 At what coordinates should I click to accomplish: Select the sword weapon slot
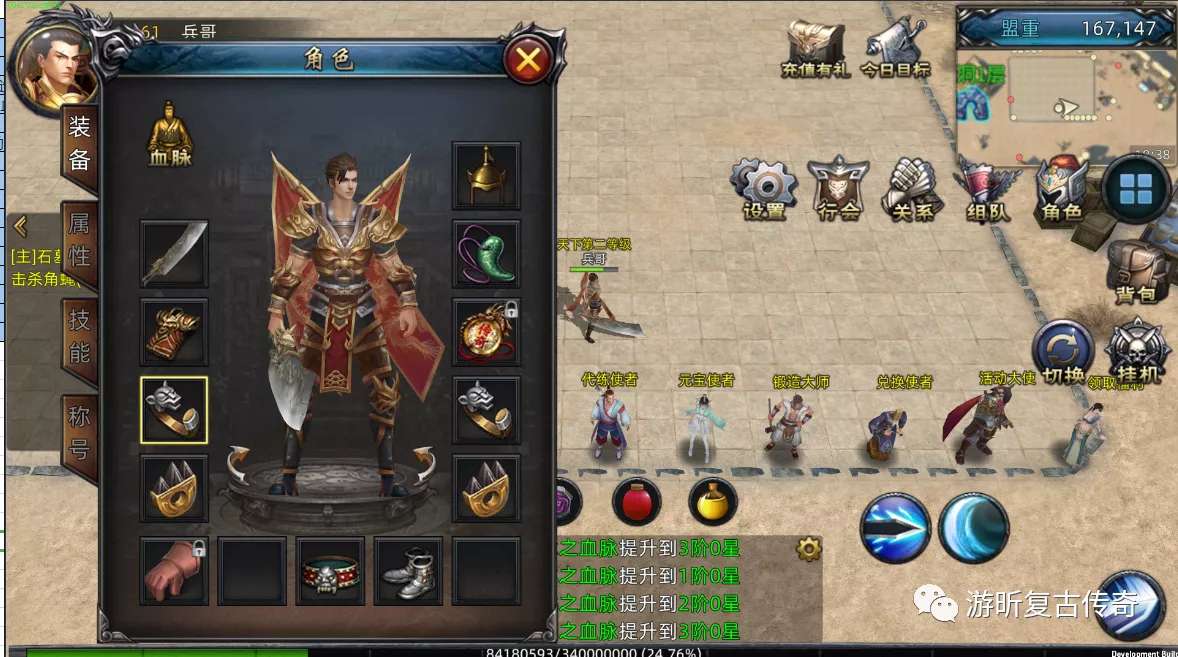[174, 254]
